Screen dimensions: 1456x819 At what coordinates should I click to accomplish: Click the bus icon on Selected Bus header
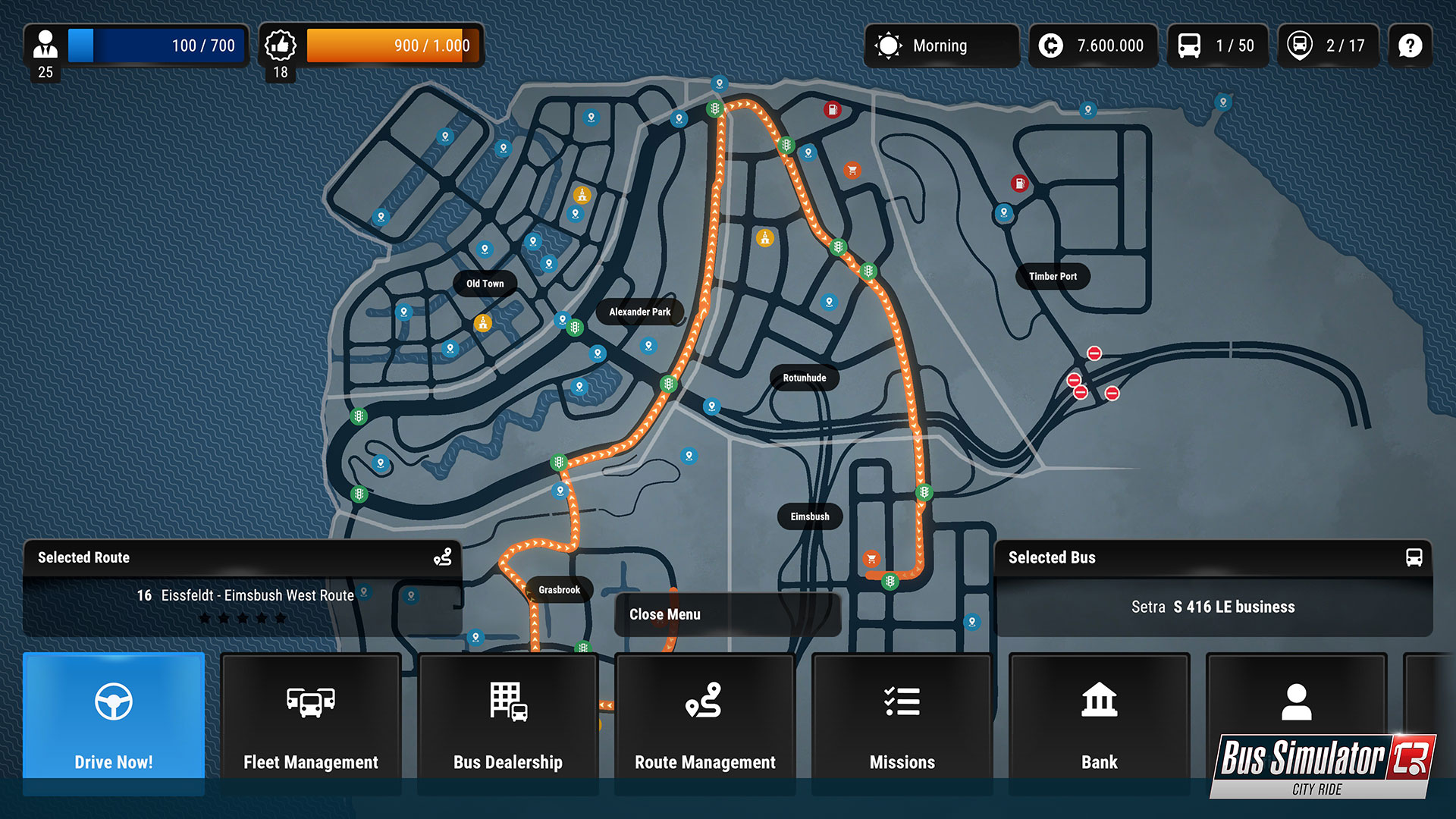[x=1413, y=557]
